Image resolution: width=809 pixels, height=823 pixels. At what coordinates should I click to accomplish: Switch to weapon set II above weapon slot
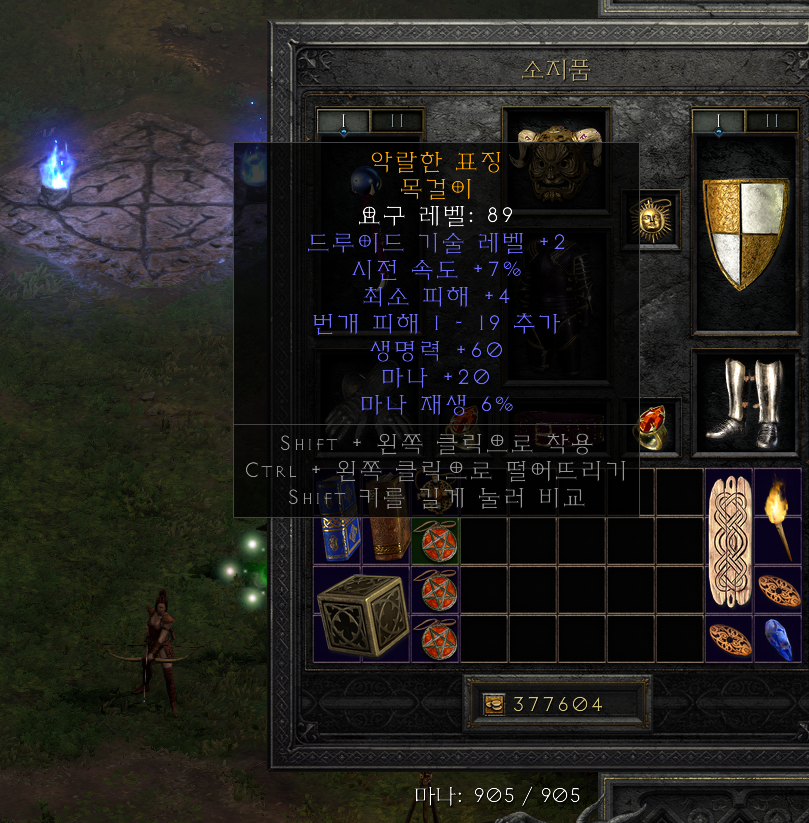click(396, 121)
